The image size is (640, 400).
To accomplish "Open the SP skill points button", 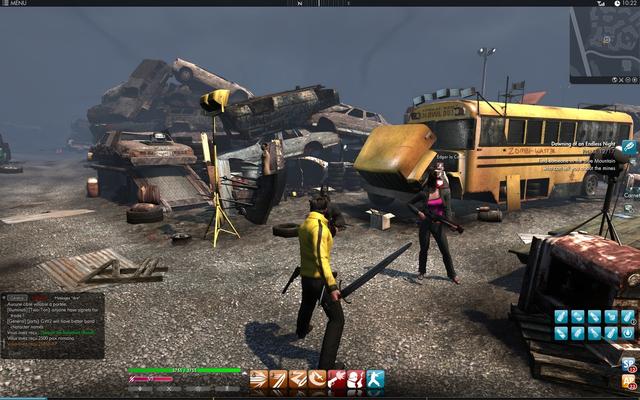I will pos(628,364).
